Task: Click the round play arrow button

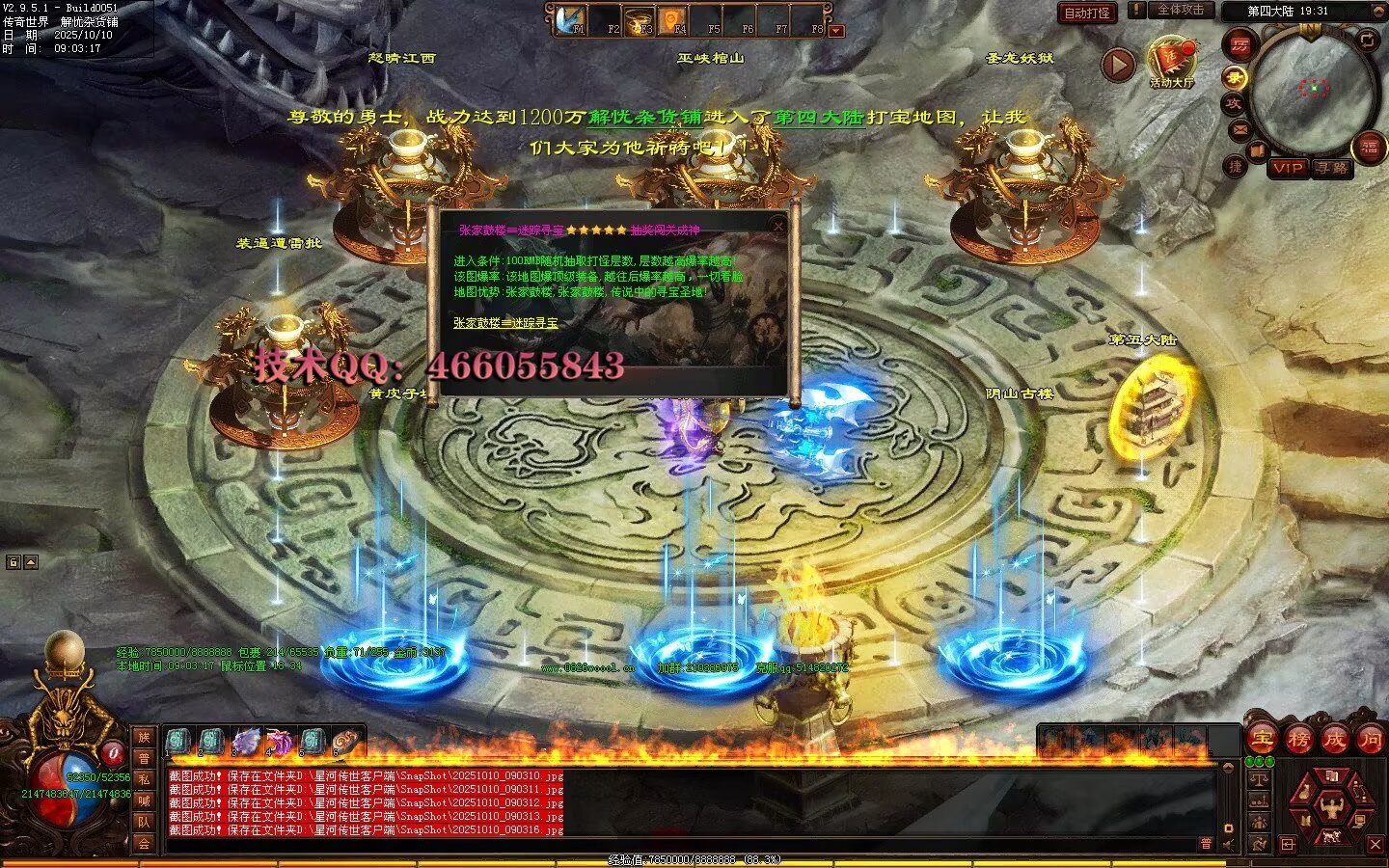Action: 1118,65
